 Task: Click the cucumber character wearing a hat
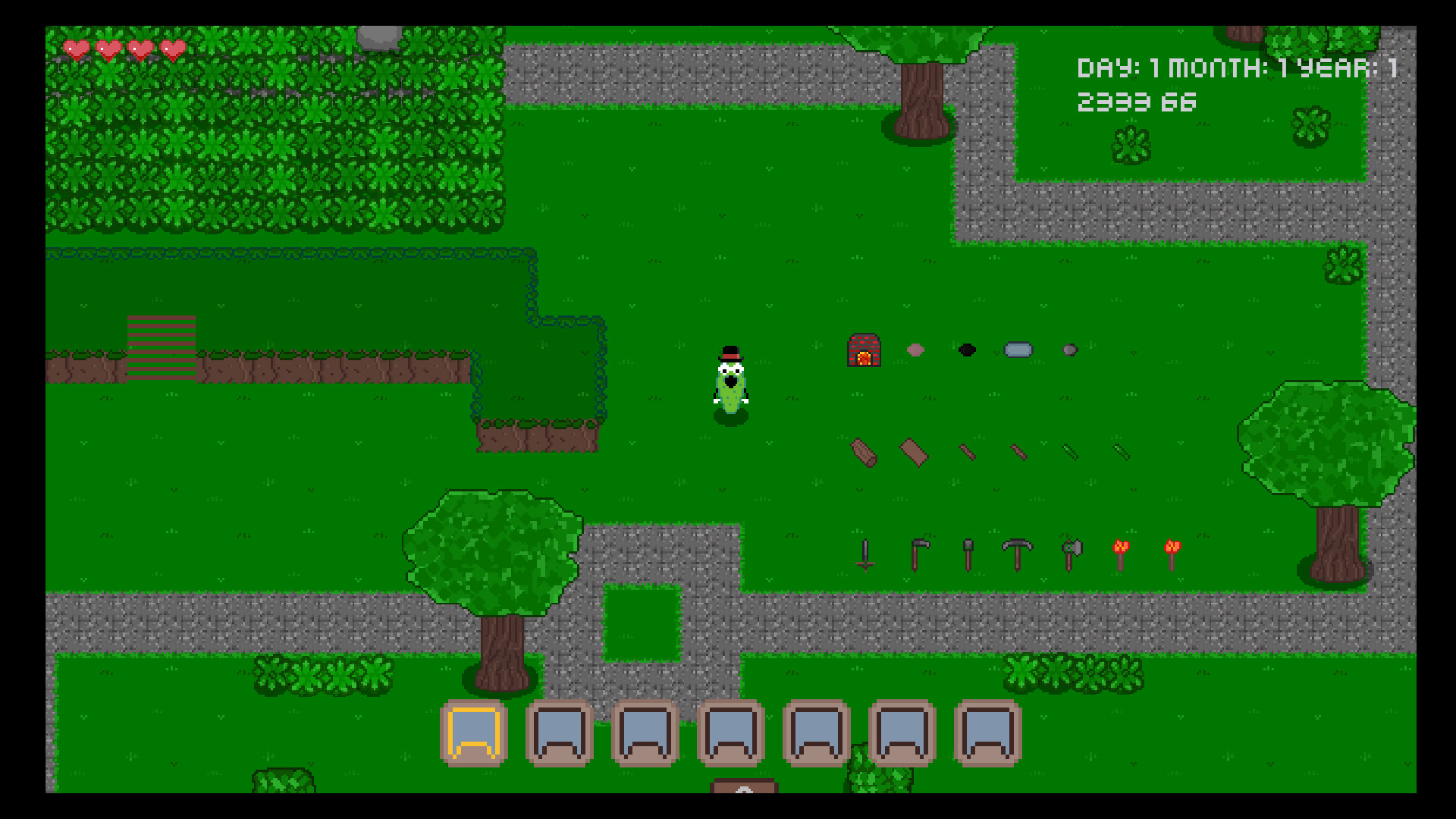pyautogui.click(x=730, y=379)
